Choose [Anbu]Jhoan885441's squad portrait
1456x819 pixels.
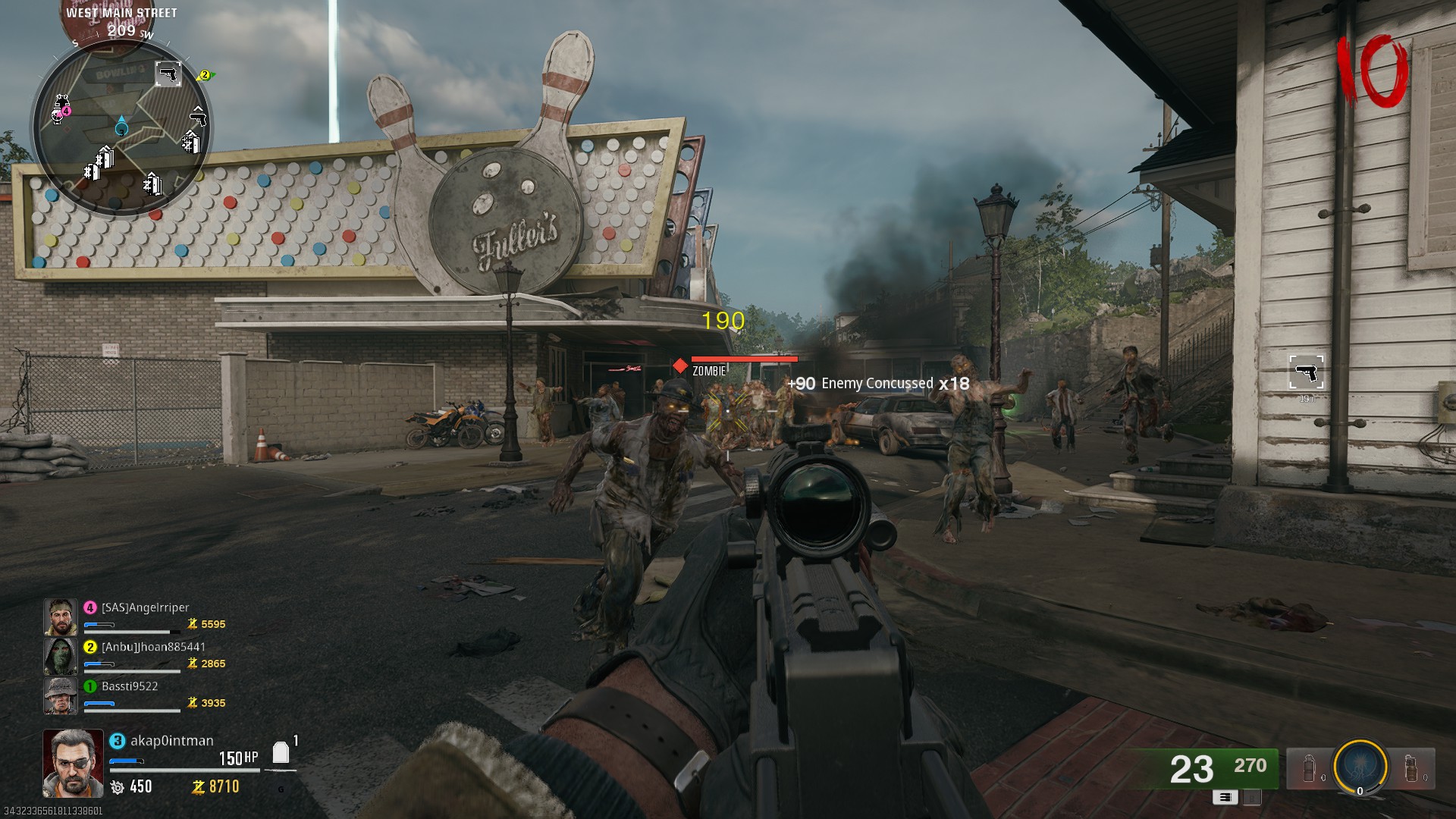pyautogui.click(x=61, y=656)
